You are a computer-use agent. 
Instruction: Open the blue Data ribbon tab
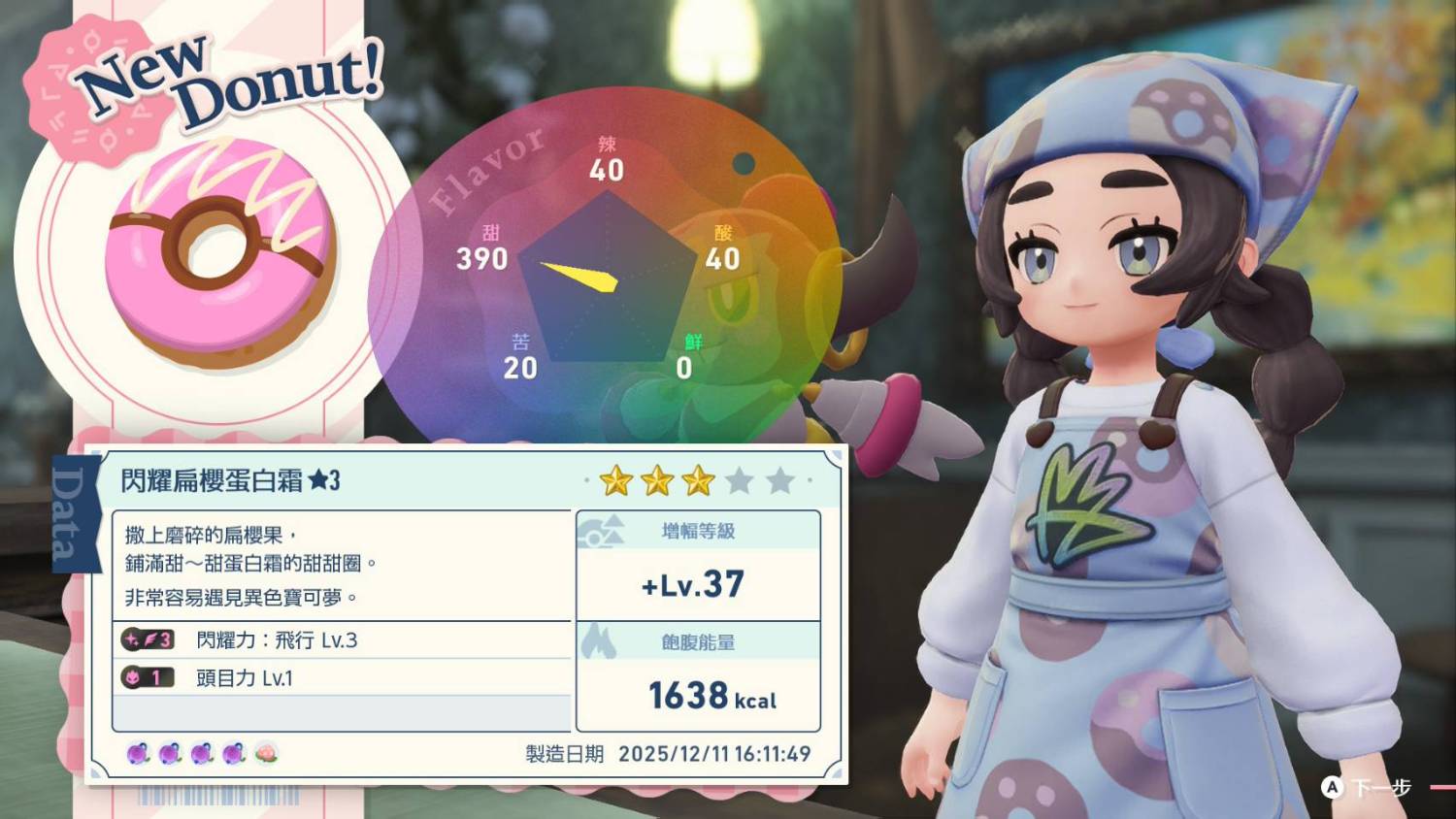tap(70, 513)
